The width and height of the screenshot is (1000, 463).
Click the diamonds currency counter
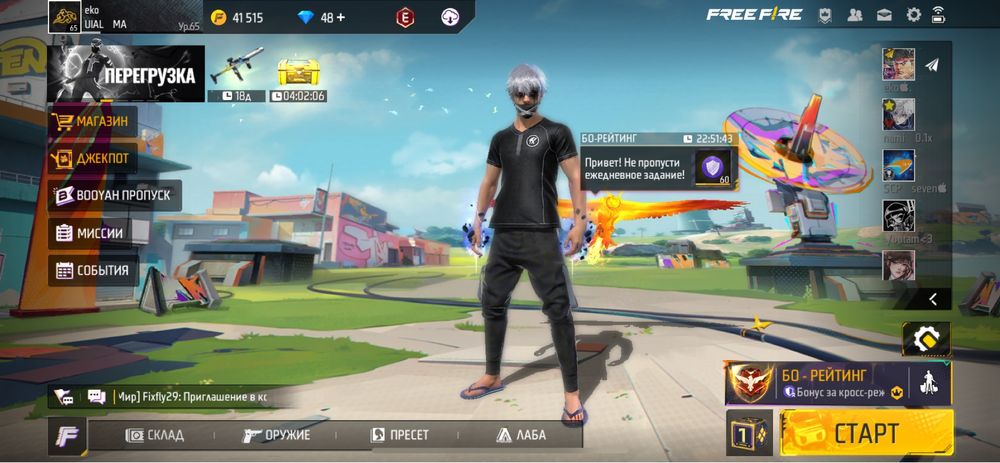320,17
